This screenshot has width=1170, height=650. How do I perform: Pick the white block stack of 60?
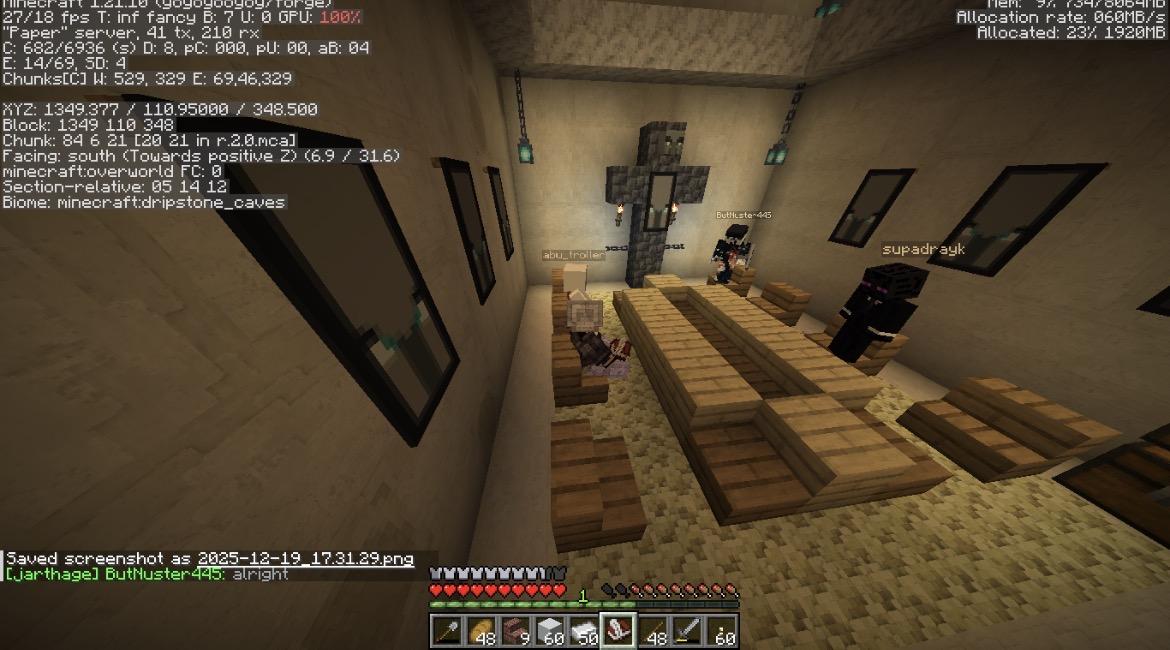(x=550, y=630)
